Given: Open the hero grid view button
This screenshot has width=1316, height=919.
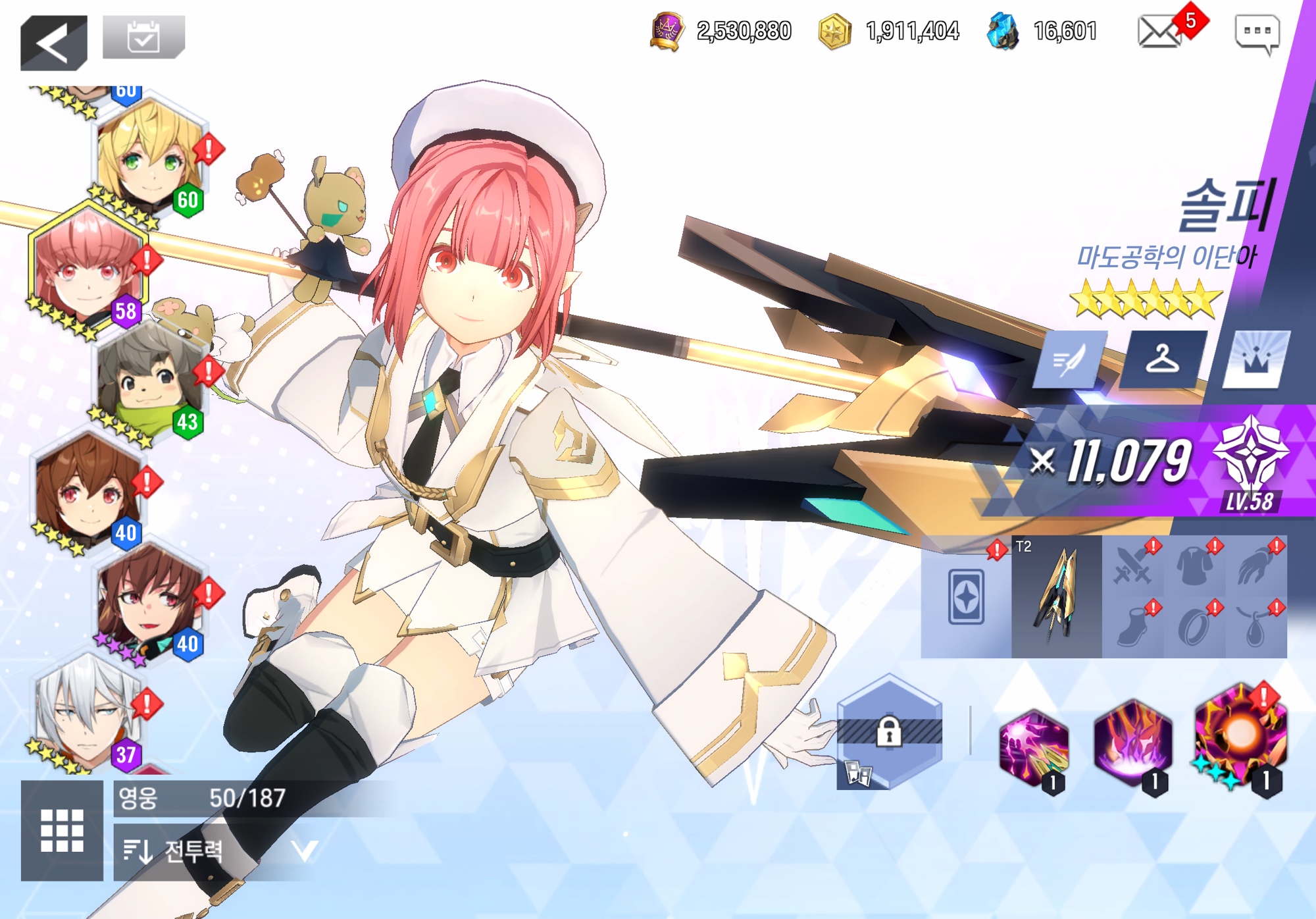Looking at the screenshot, I should [x=62, y=830].
